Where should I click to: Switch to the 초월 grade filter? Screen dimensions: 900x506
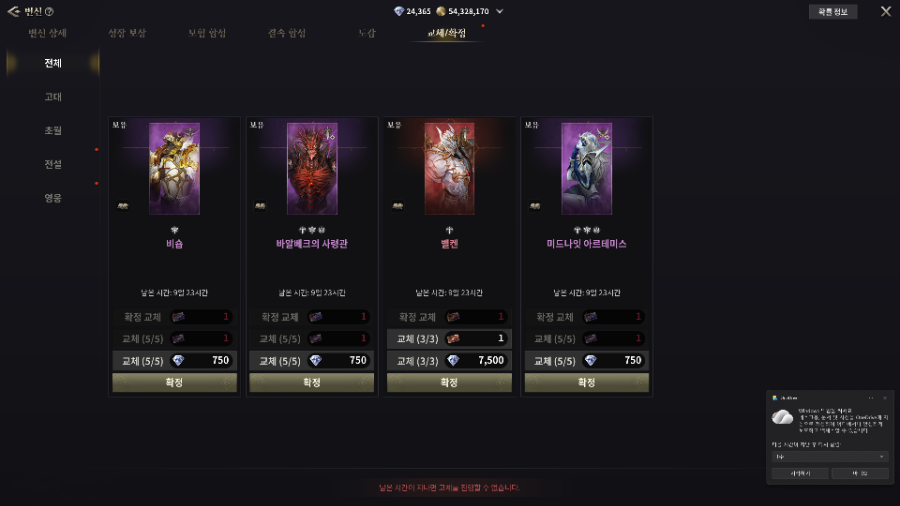tap(53, 131)
